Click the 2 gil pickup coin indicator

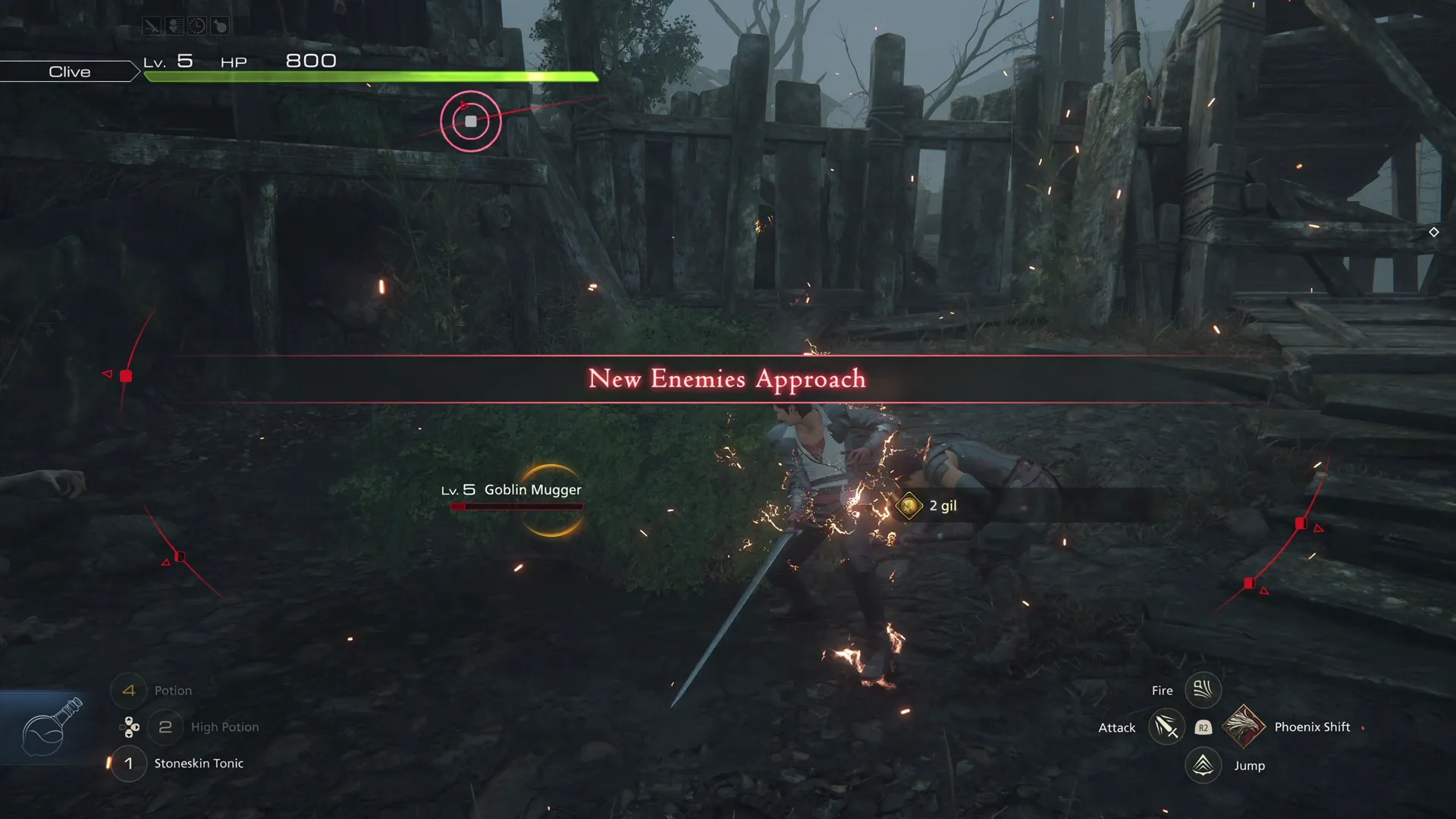[927, 505]
